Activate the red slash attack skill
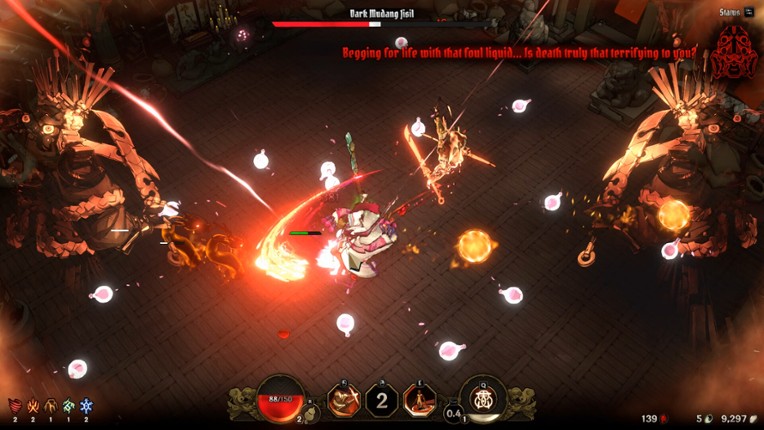The image size is (764, 430). coord(344,400)
